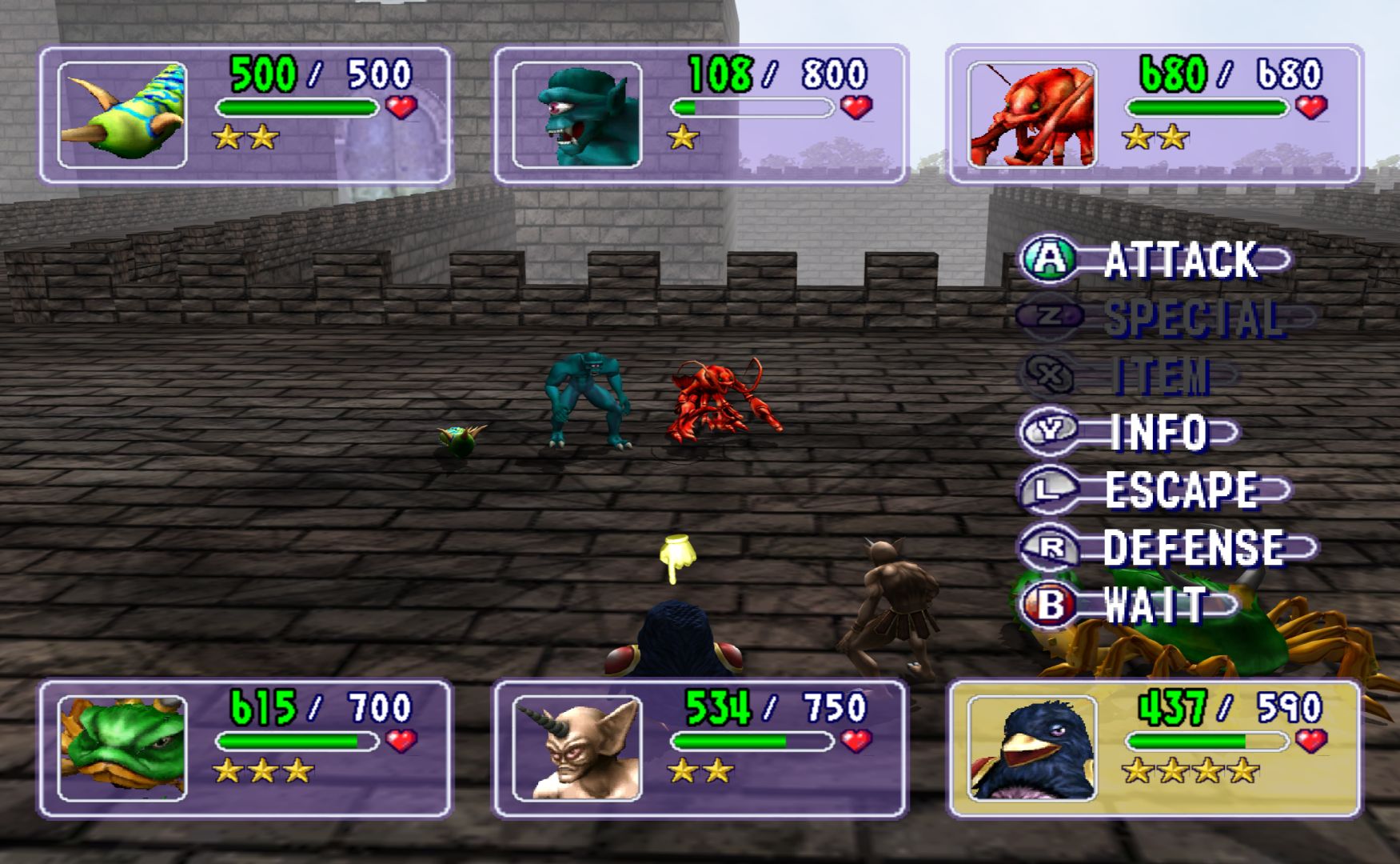Select the spiked green slug enemy panel
Image resolution: width=1400 pixels, height=864 pixels.
[245, 115]
